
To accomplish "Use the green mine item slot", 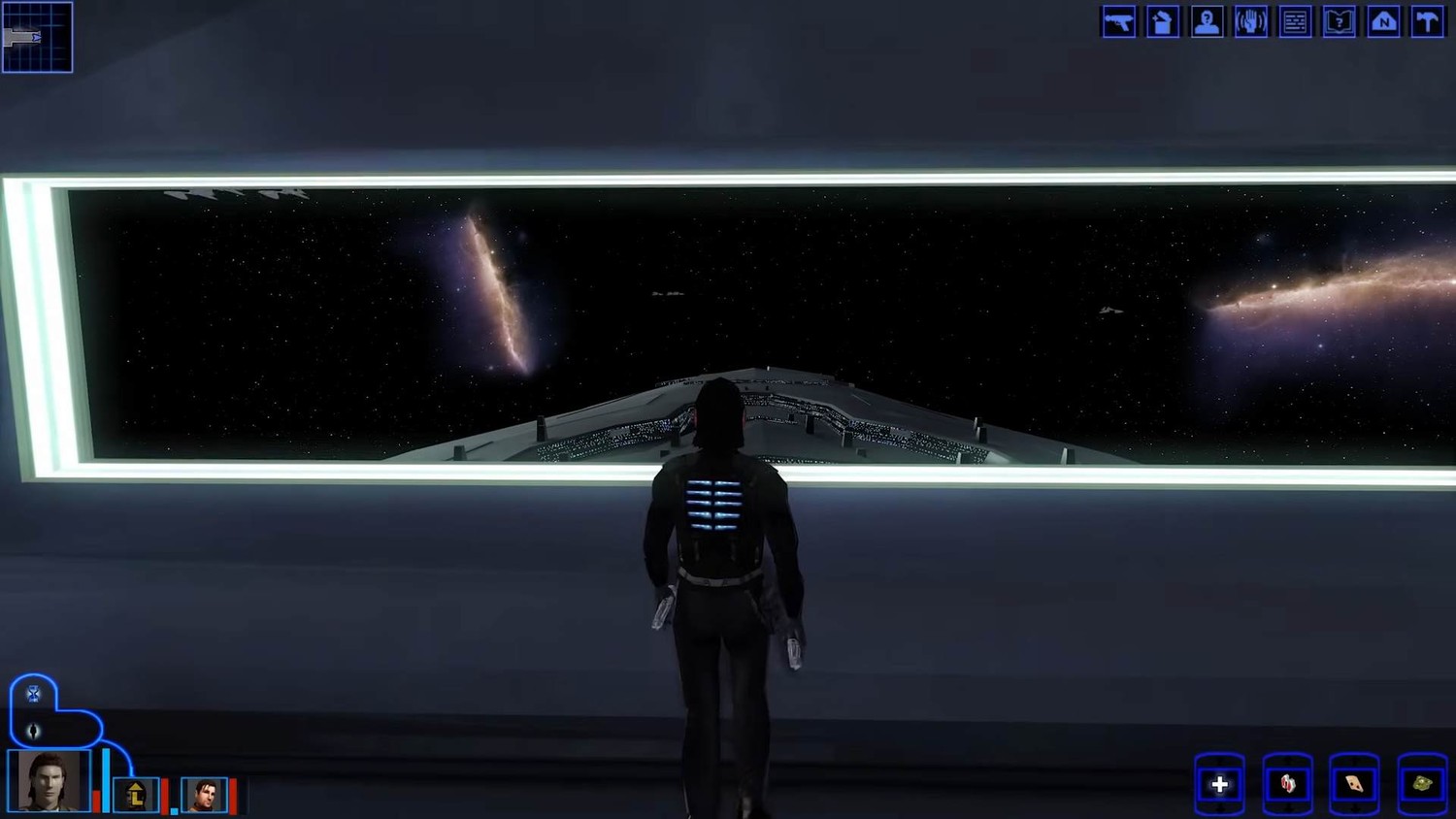I will point(1422,784).
